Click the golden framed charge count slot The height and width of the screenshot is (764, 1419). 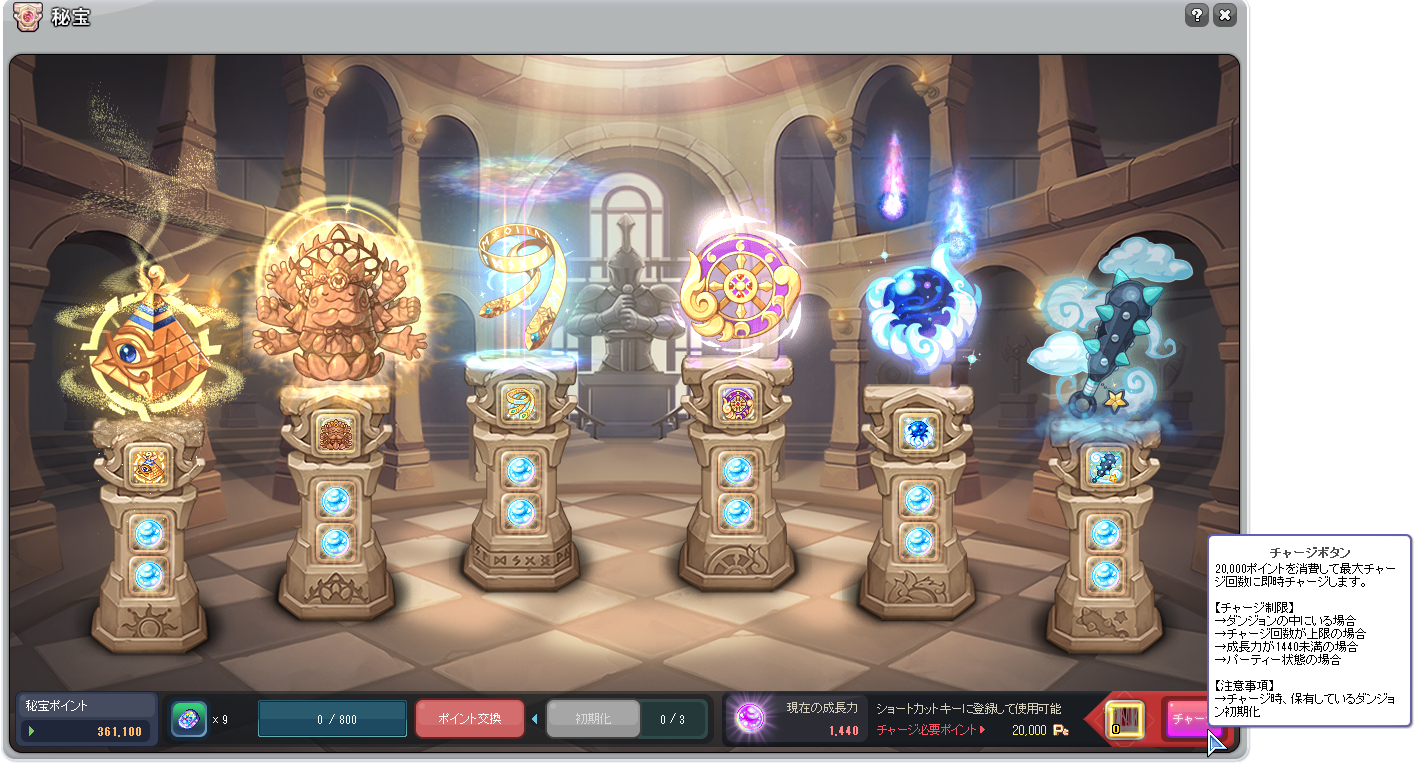tap(1125, 720)
